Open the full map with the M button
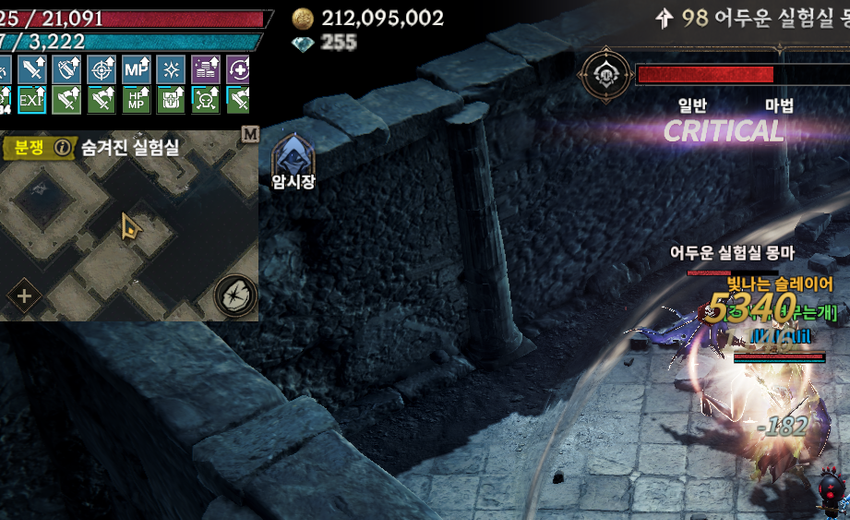The height and width of the screenshot is (520, 850). [250, 134]
